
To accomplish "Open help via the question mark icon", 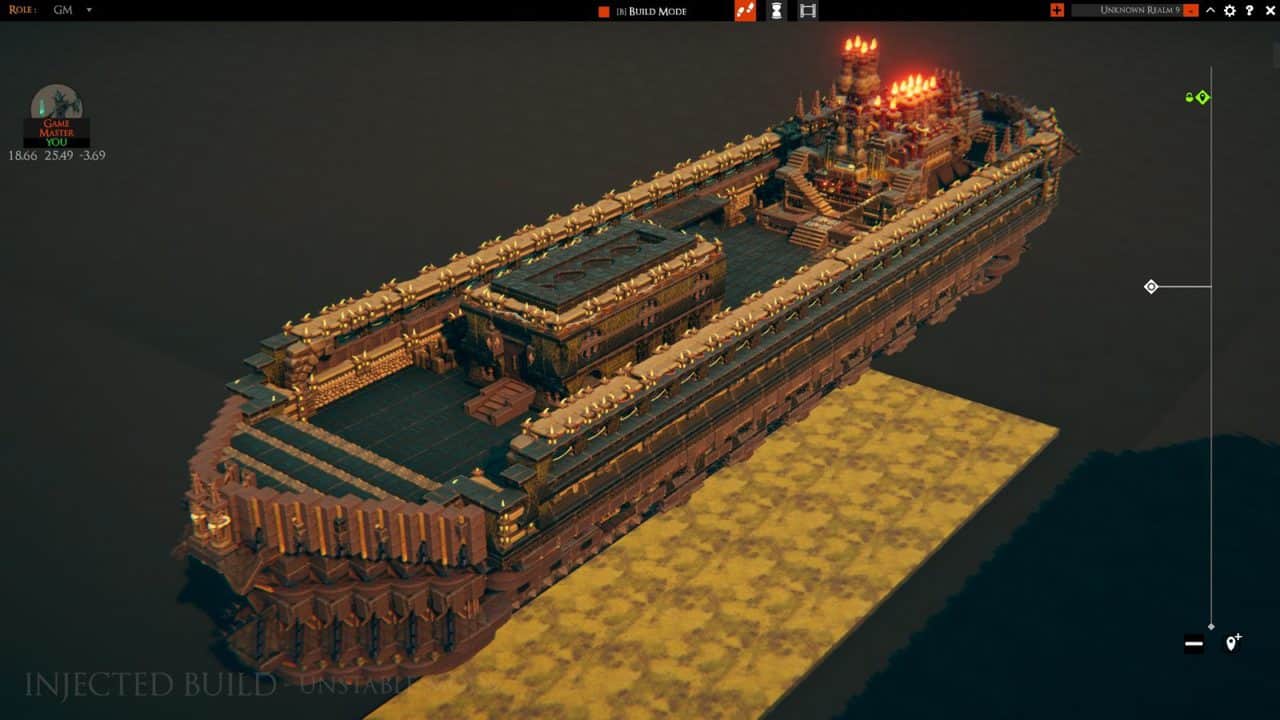I will click(x=1250, y=12).
